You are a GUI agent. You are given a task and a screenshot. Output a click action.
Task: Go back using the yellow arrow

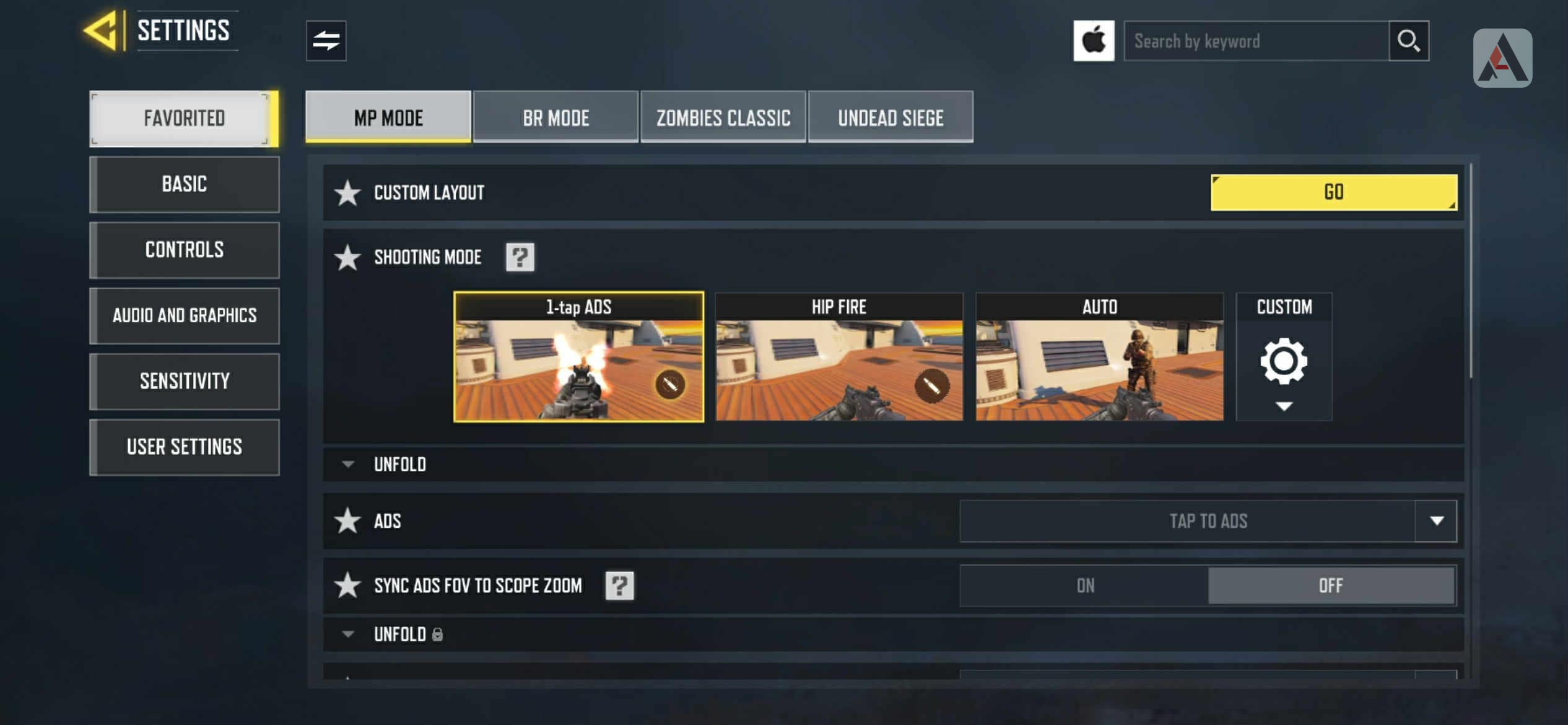click(102, 30)
